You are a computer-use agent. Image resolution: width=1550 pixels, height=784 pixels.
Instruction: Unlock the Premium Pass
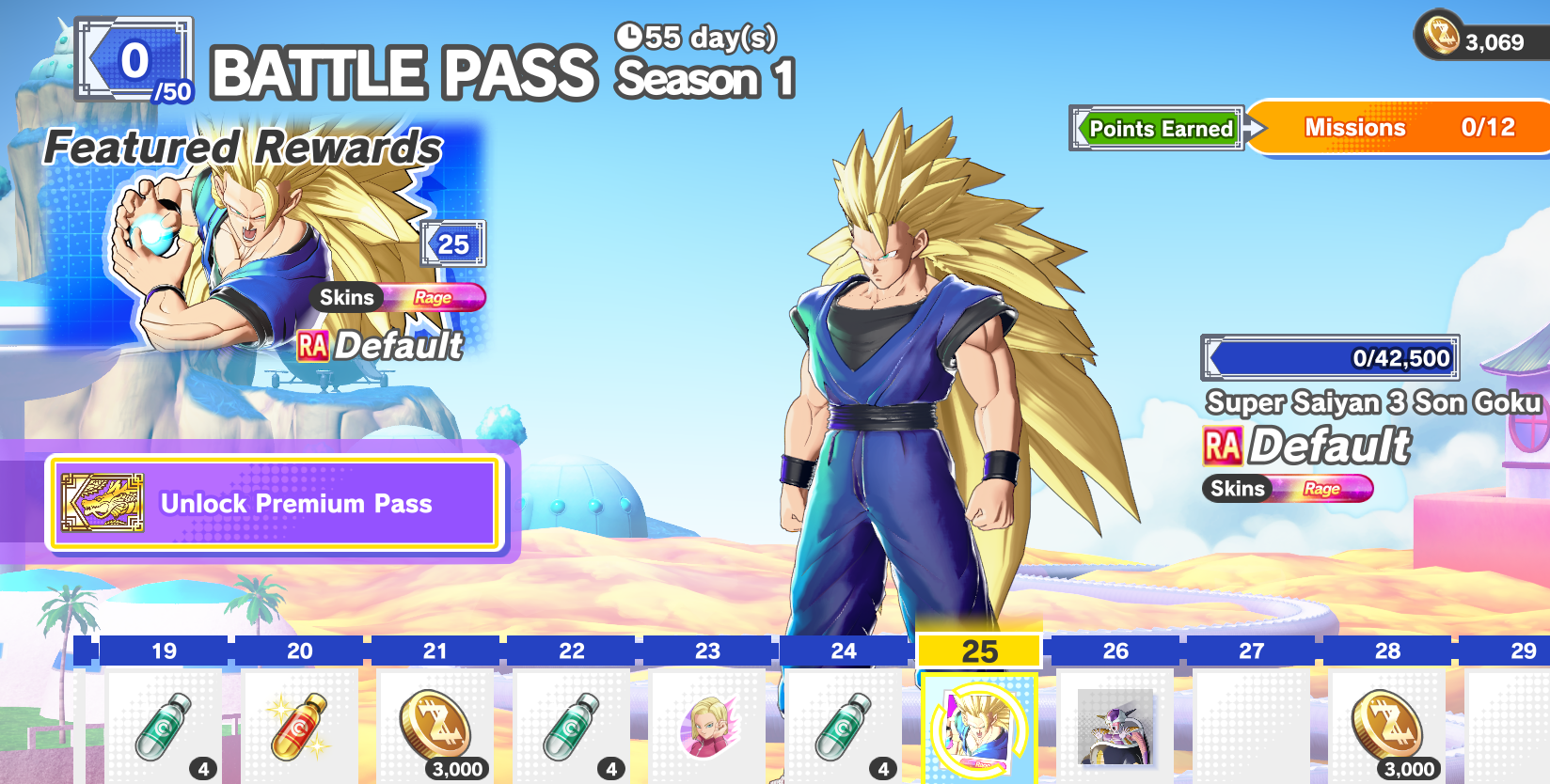pyautogui.click(x=275, y=504)
